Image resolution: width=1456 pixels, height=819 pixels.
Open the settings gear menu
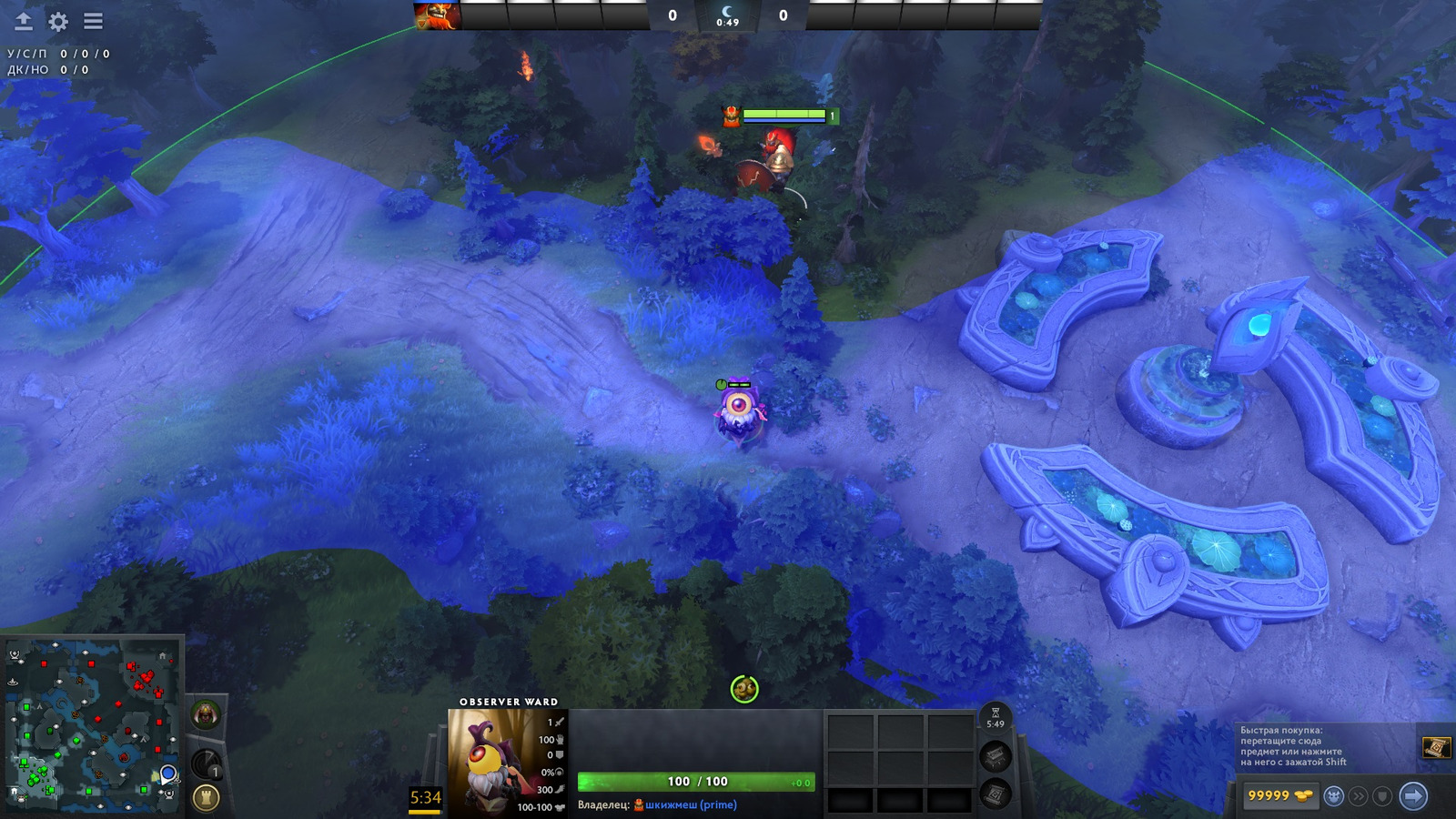tap(58, 21)
